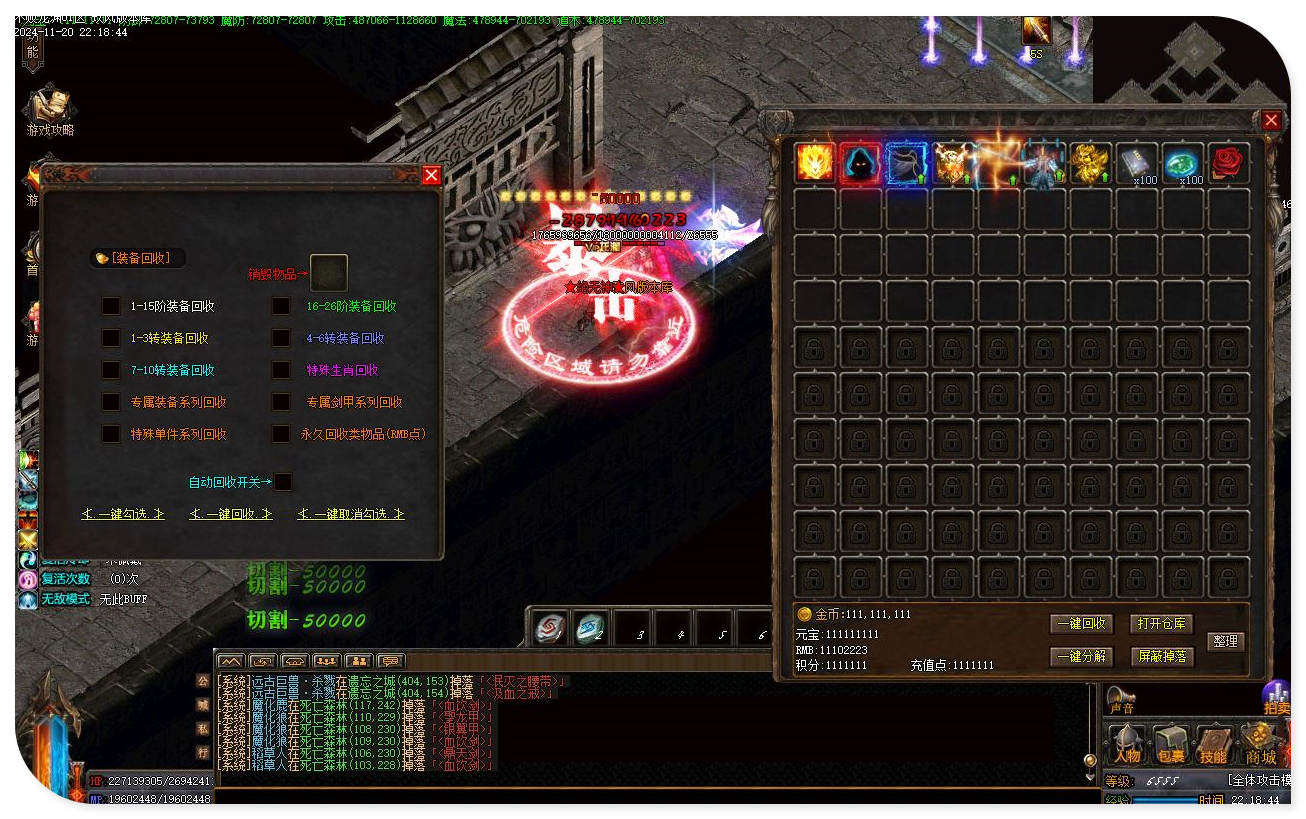The image size is (1306, 819).
Task: Tick the 1-15阶装备回收 checkbox
Action: click(x=111, y=306)
